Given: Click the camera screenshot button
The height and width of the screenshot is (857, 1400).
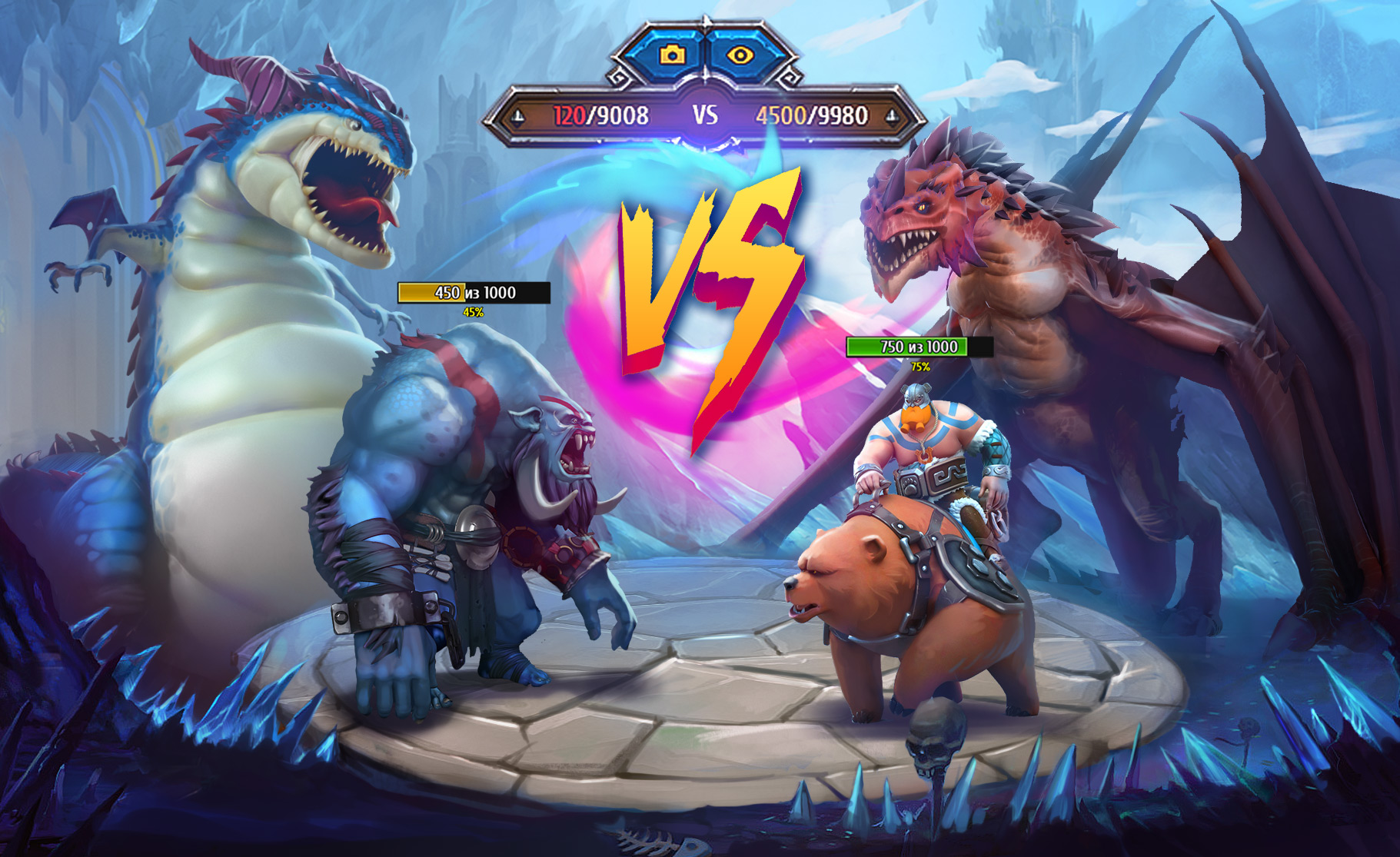Looking at the screenshot, I should [x=672, y=55].
